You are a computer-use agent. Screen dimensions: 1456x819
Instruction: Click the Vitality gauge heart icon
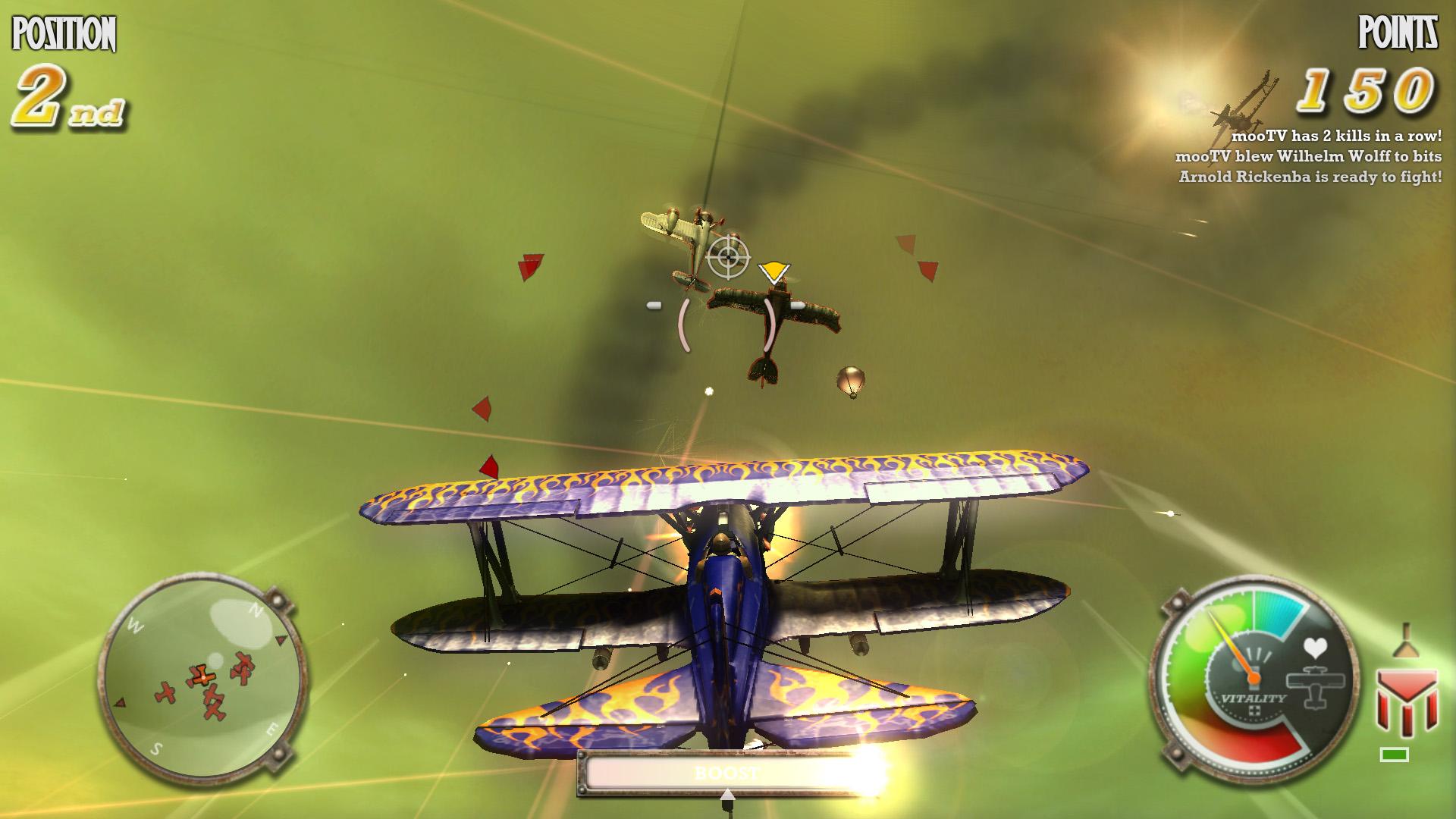pos(1316,648)
